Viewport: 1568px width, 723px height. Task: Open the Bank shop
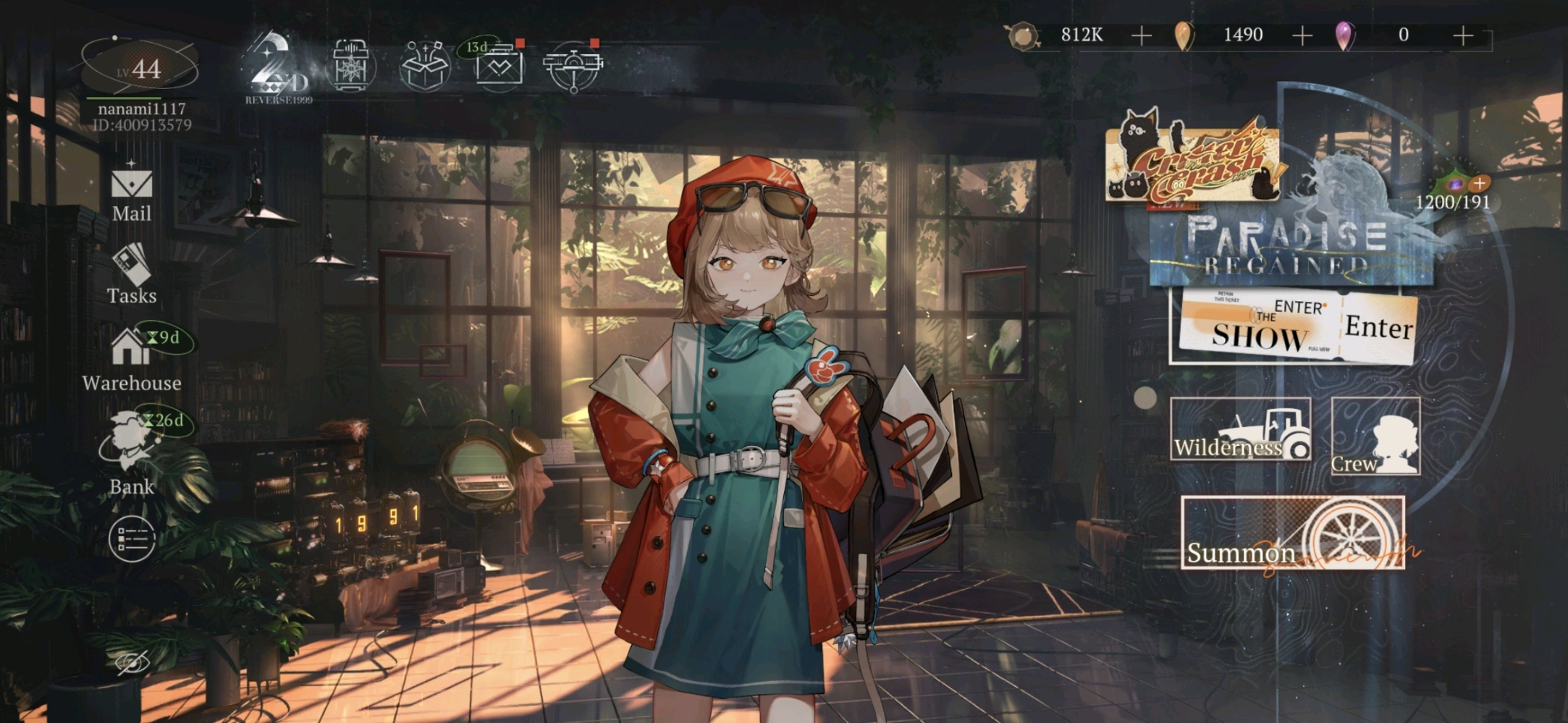click(x=130, y=452)
